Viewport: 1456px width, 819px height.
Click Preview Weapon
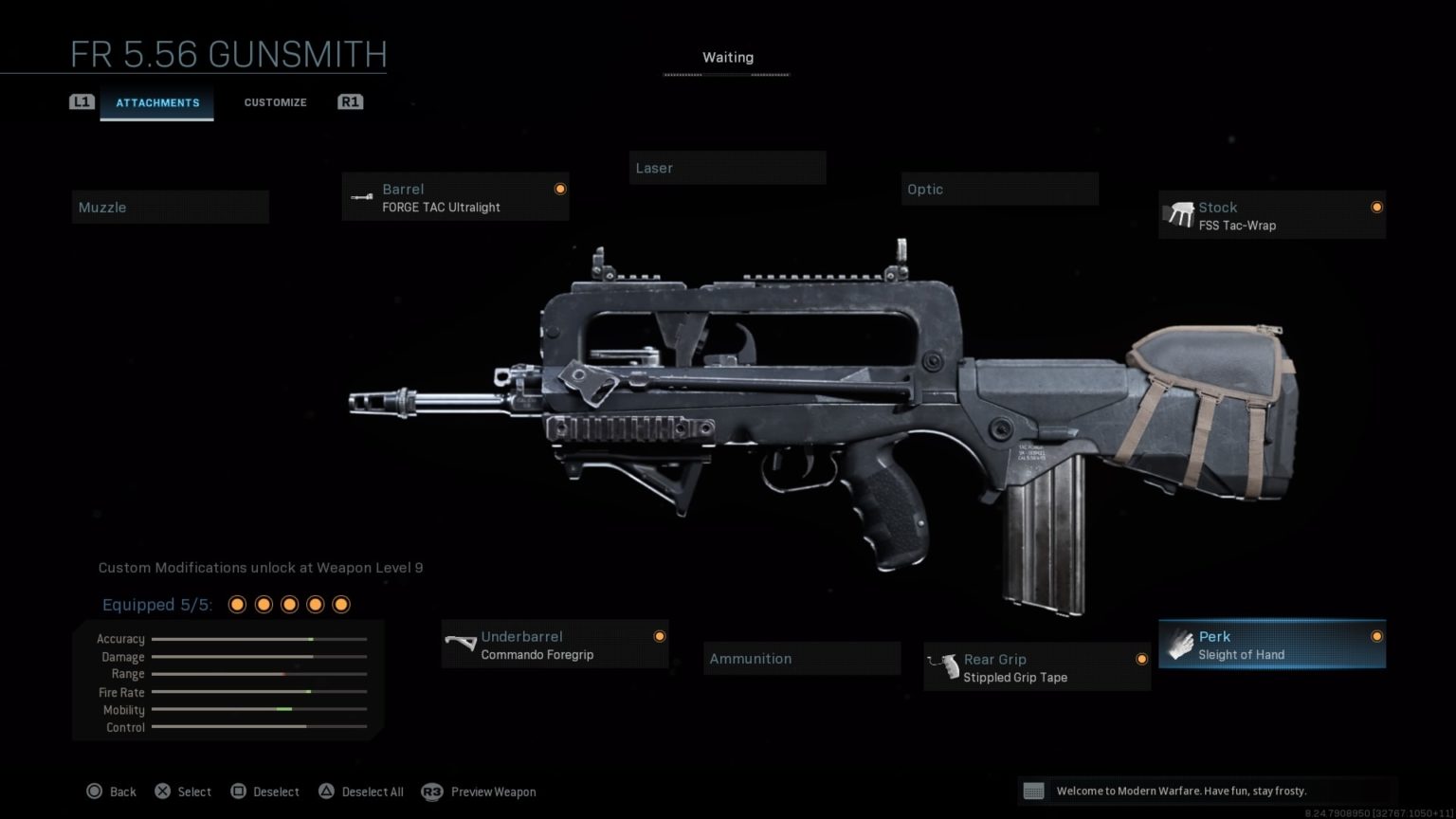[493, 792]
